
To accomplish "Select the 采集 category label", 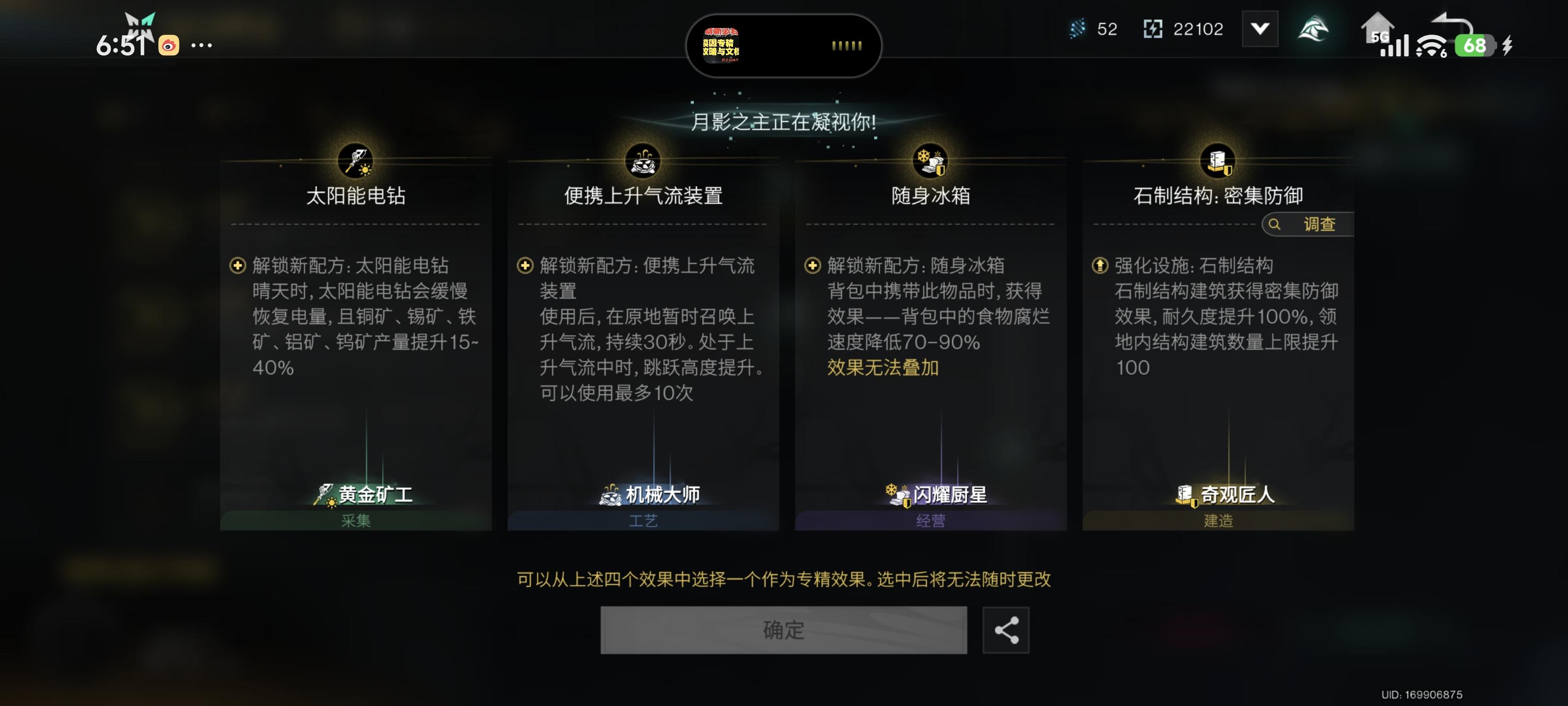I will (357, 521).
